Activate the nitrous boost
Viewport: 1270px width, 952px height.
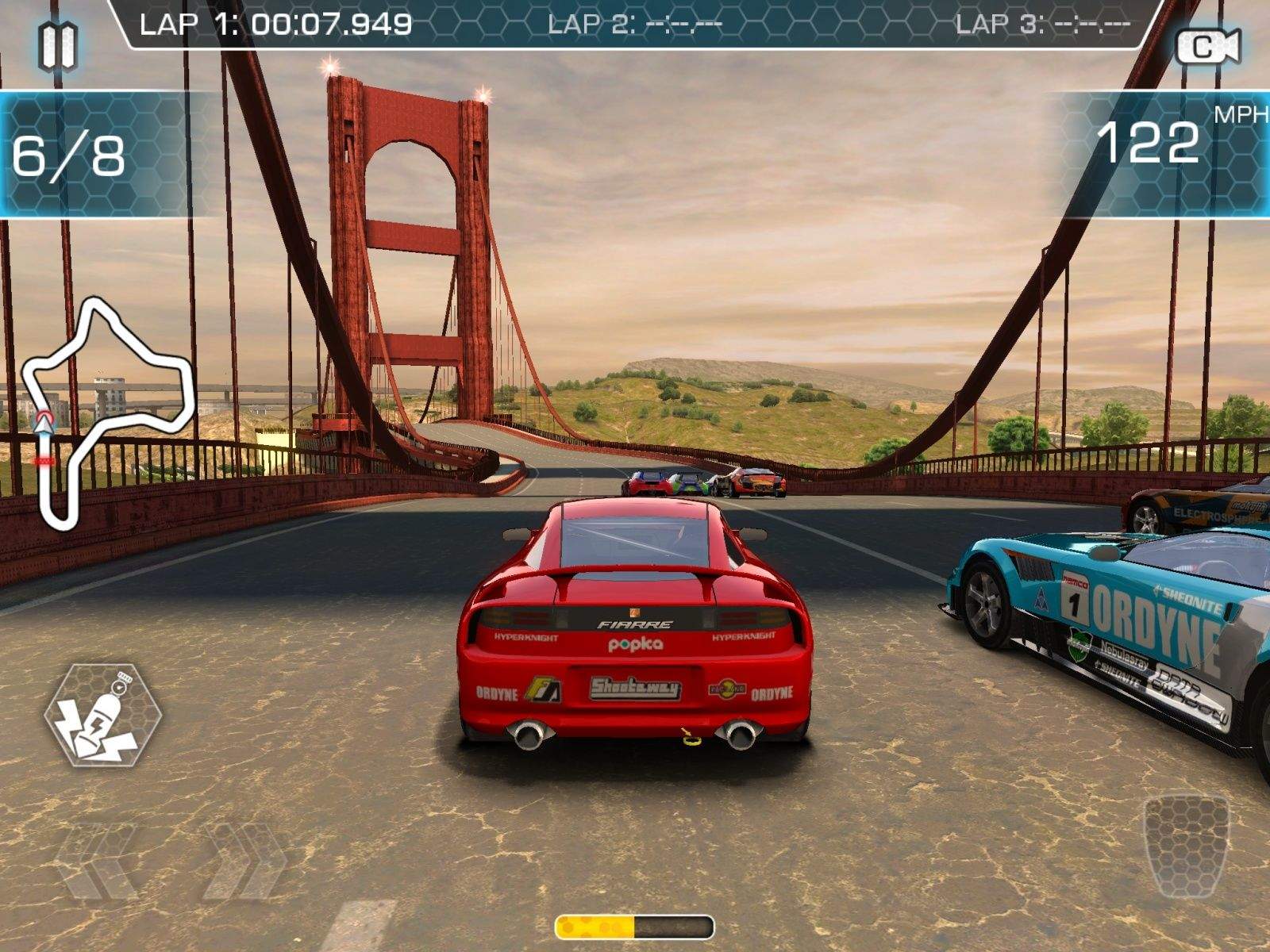click(x=103, y=715)
